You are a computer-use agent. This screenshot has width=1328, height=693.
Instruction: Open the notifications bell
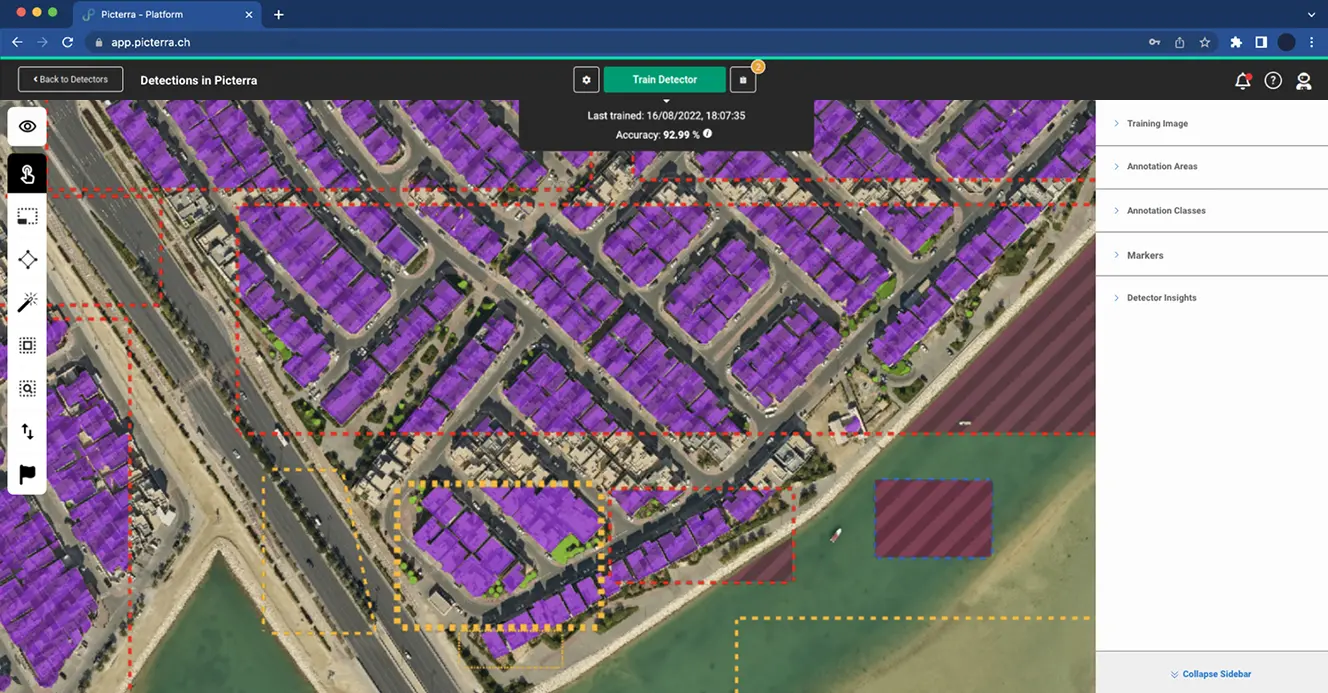click(1242, 81)
